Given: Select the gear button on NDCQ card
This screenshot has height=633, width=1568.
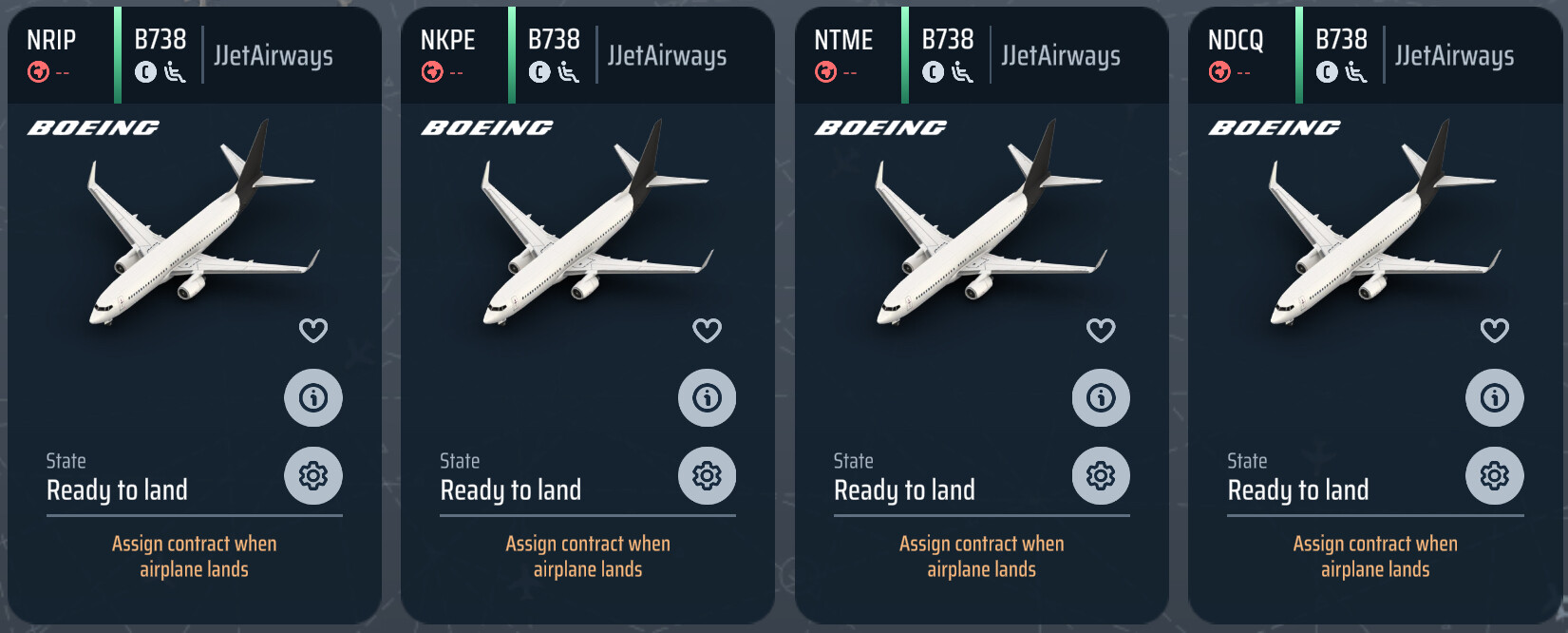Looking at the screenshot, I should (x=1495, y=475).
